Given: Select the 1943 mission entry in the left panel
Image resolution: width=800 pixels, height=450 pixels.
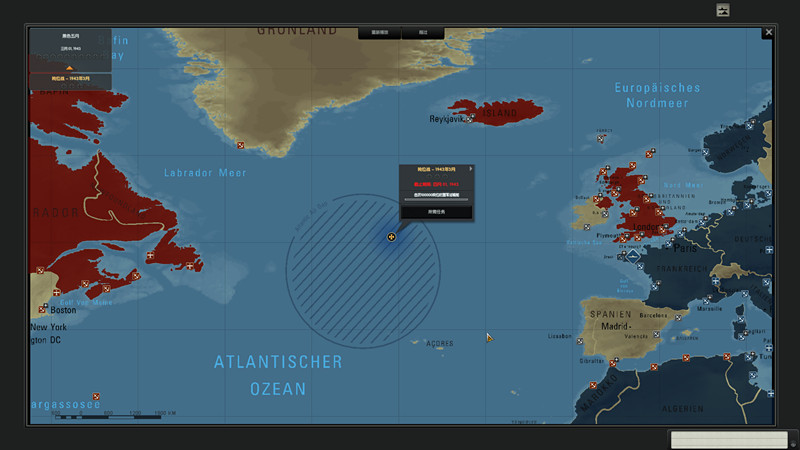Looking at the screenshot, I should click(69, 78).
